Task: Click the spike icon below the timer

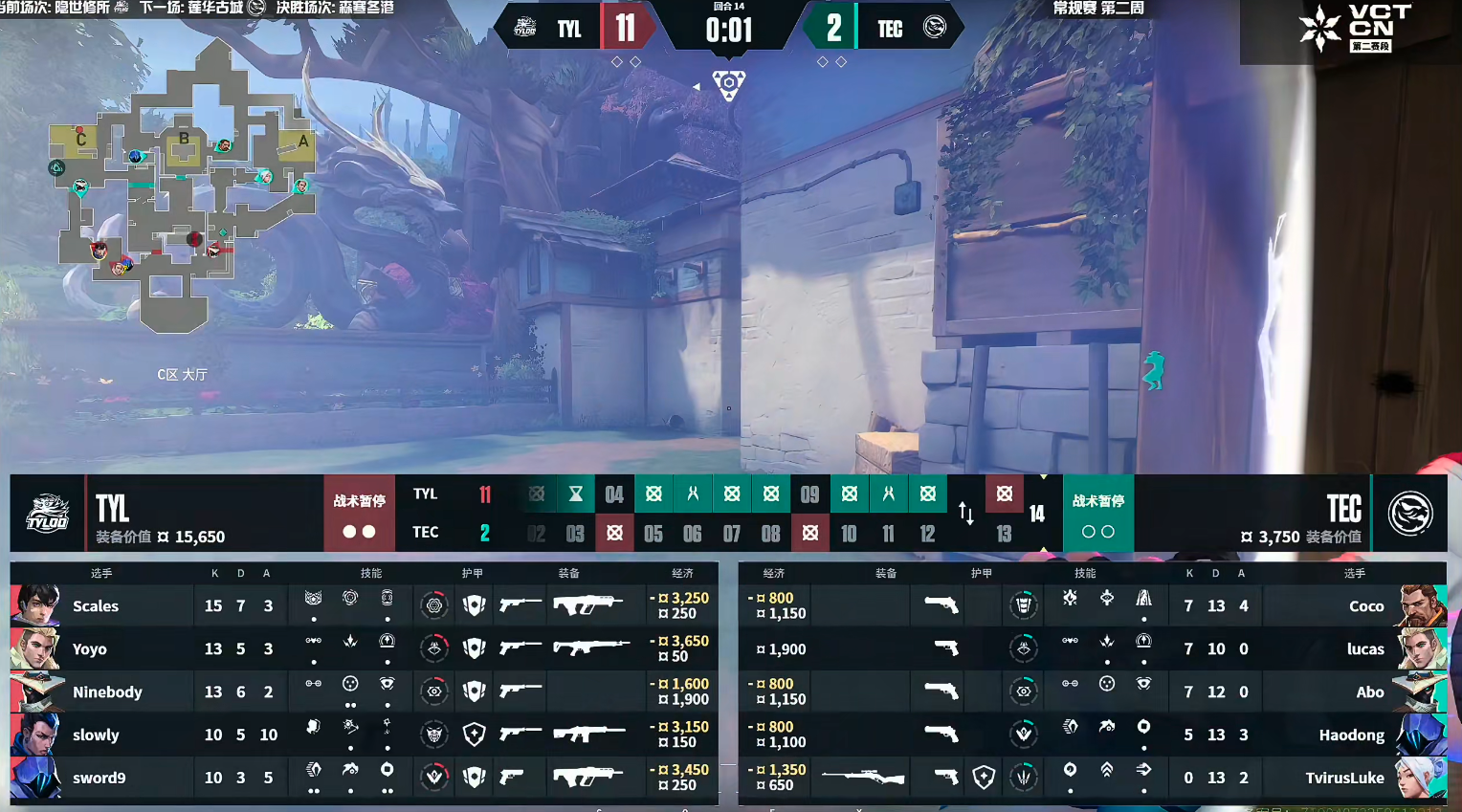Action: coord(729,85)
